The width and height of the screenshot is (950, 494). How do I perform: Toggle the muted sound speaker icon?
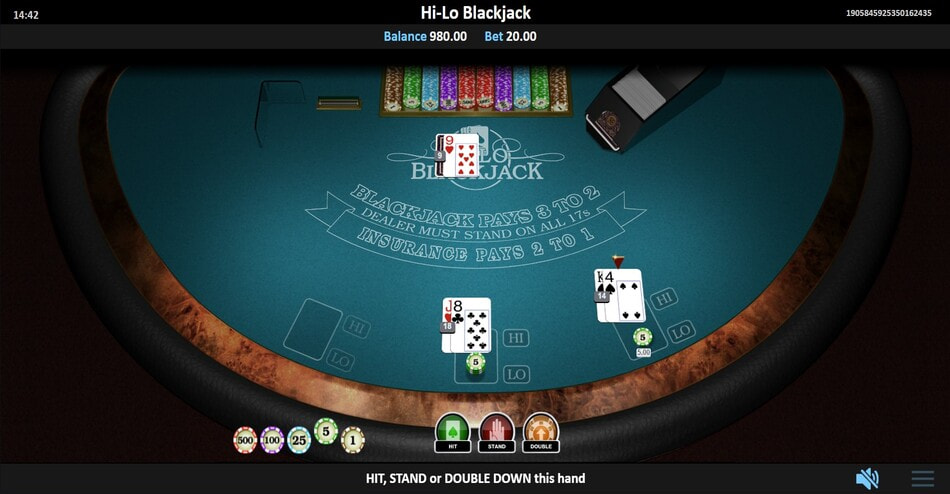tap(867, 478)
